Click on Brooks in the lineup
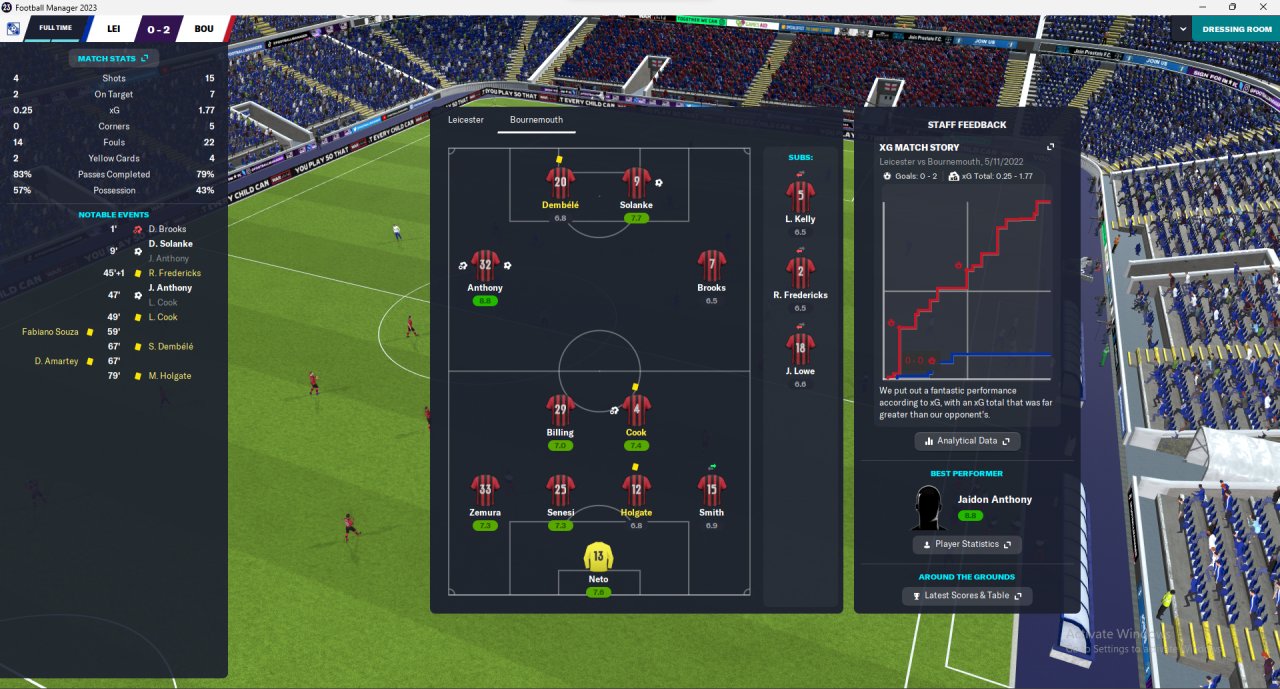This screenshot has width=1280, height=689. (711, 266)
